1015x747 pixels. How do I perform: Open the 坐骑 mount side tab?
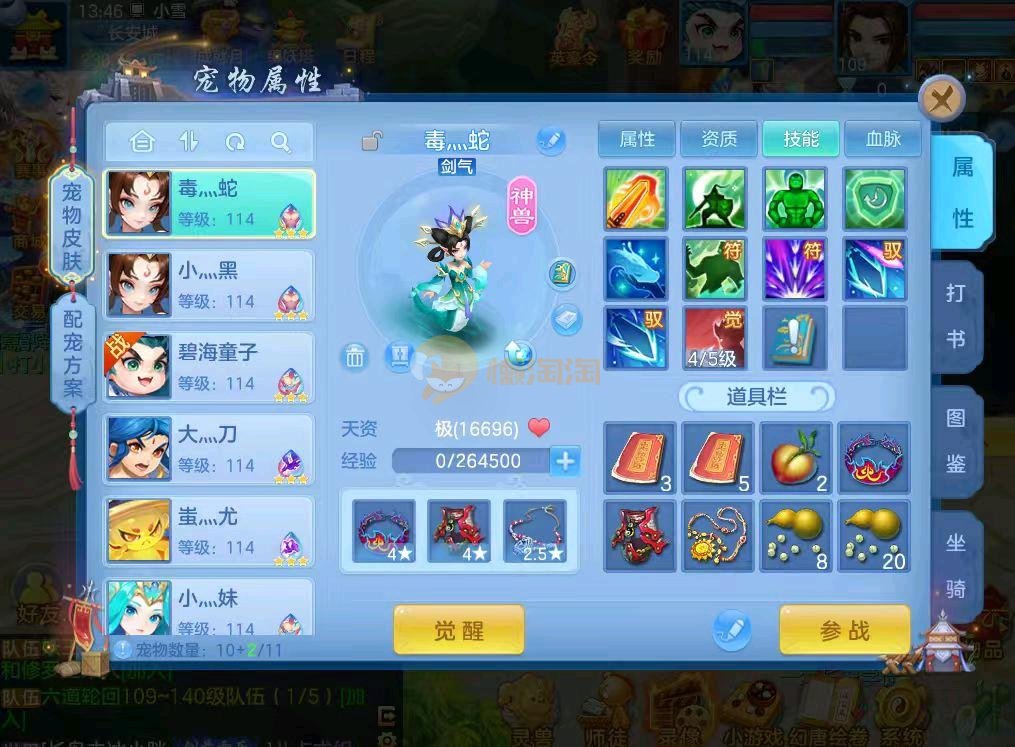[x=956, y=566]
